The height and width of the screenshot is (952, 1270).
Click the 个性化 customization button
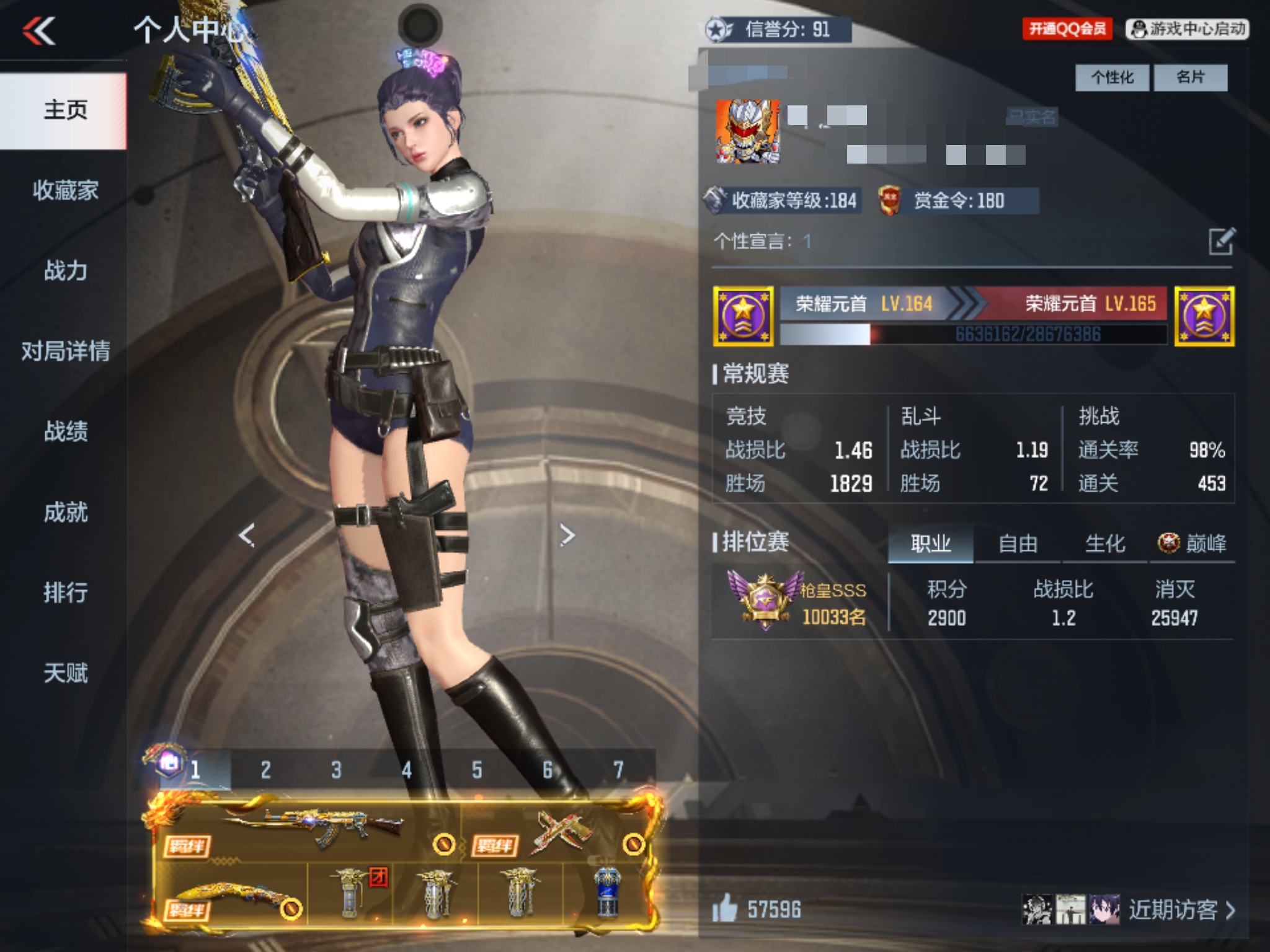click(1112, 77)
